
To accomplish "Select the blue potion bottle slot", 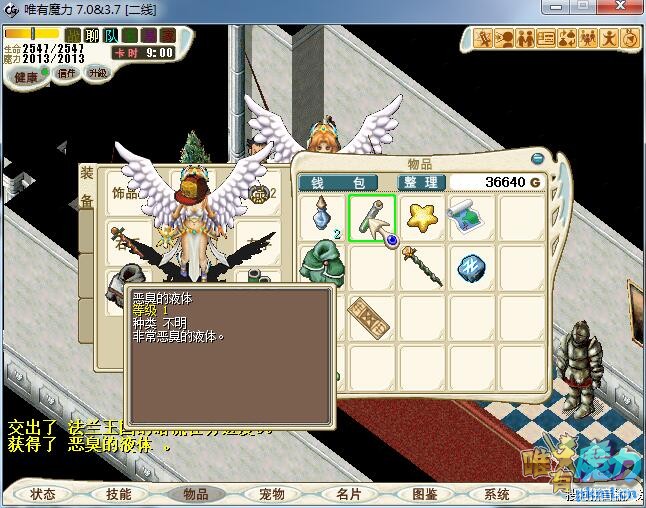I will point(322,217).
